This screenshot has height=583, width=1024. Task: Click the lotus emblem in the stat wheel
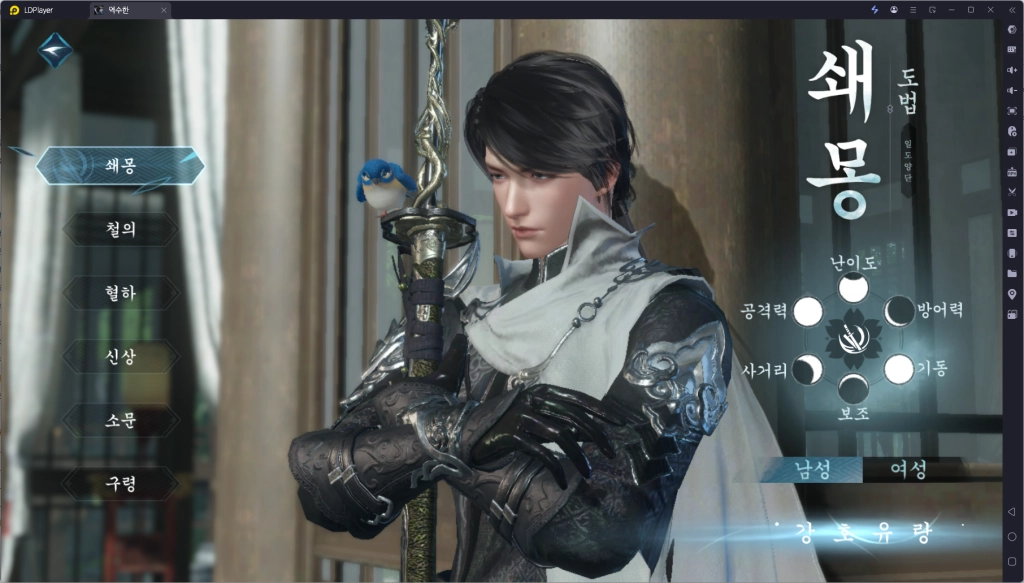click(853, 340)
